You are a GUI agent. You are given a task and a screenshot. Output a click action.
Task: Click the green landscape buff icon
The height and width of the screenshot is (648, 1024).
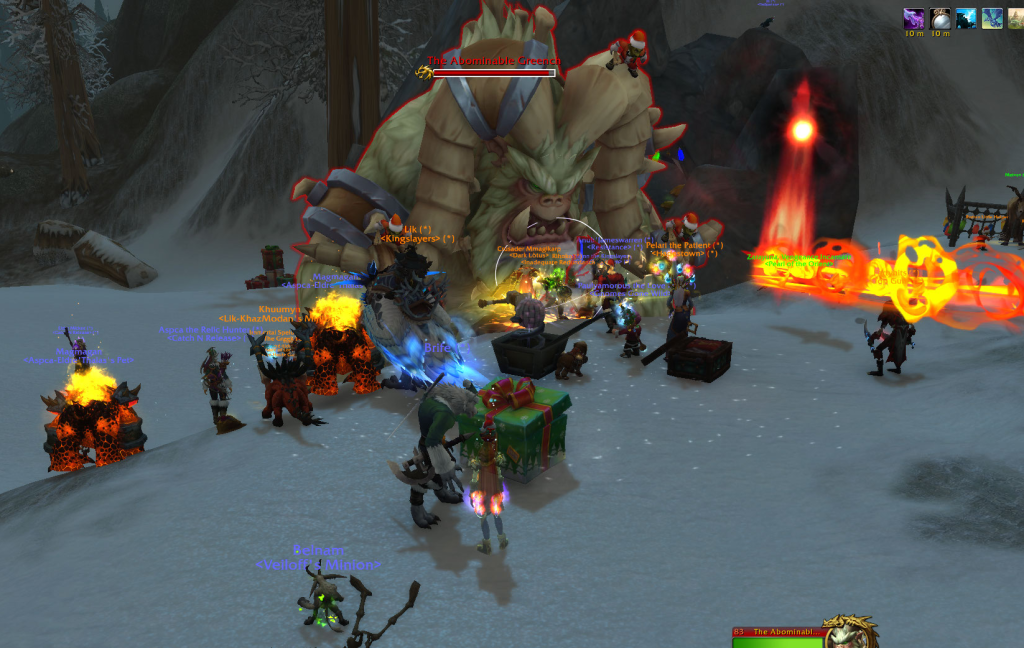(1015, 18)
